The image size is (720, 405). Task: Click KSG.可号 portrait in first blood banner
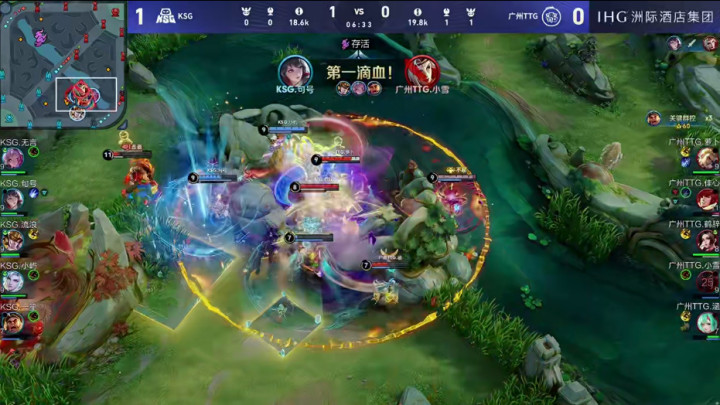(294, 71)
